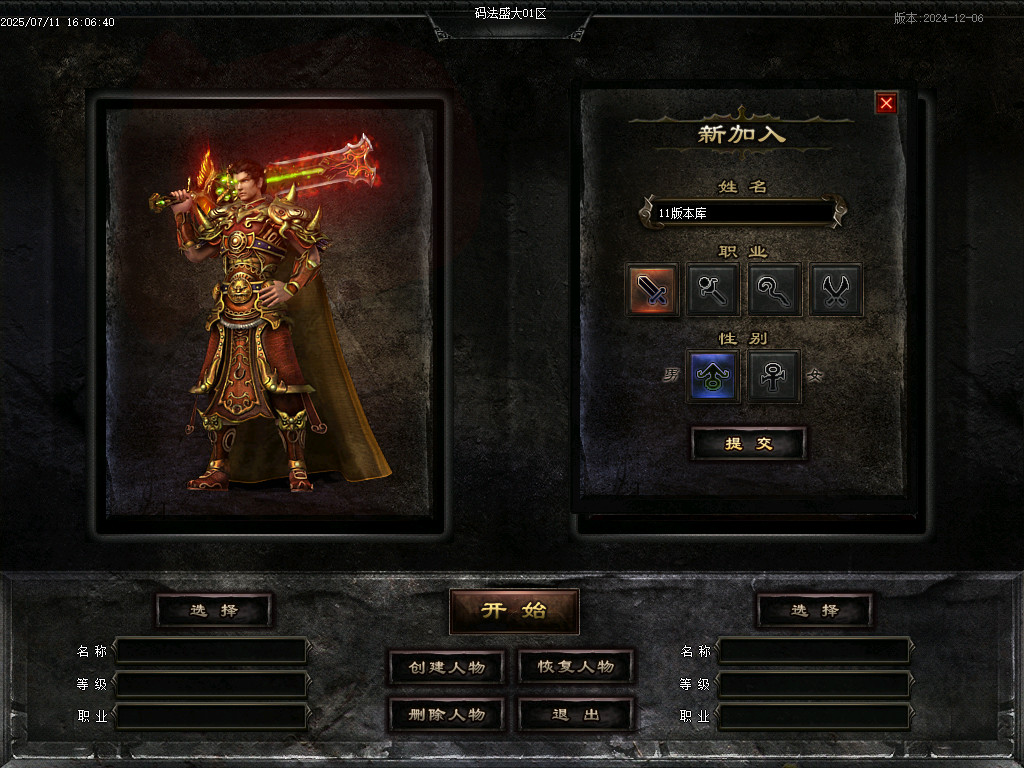Click the character name input field
Screen dimensions: 1024x768
(x=742, y=213)
